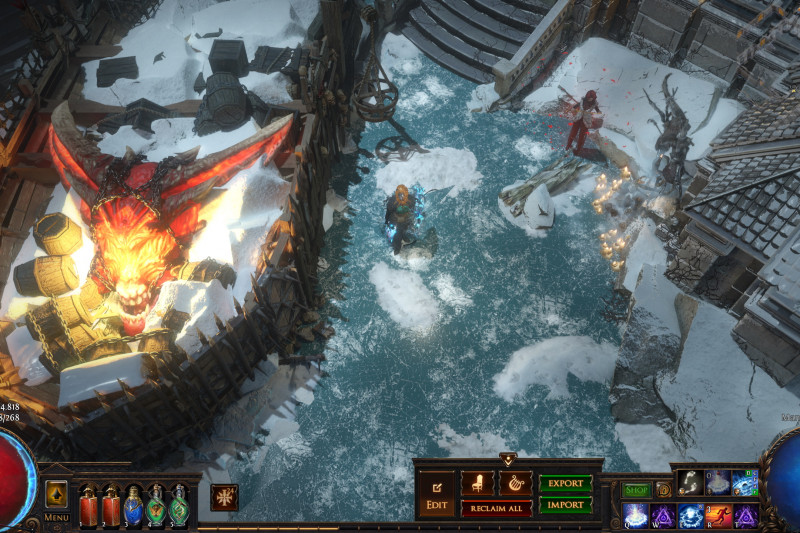Use the first red life flask
This screenshot has height=533, width=800.
[x=89, y=506]
